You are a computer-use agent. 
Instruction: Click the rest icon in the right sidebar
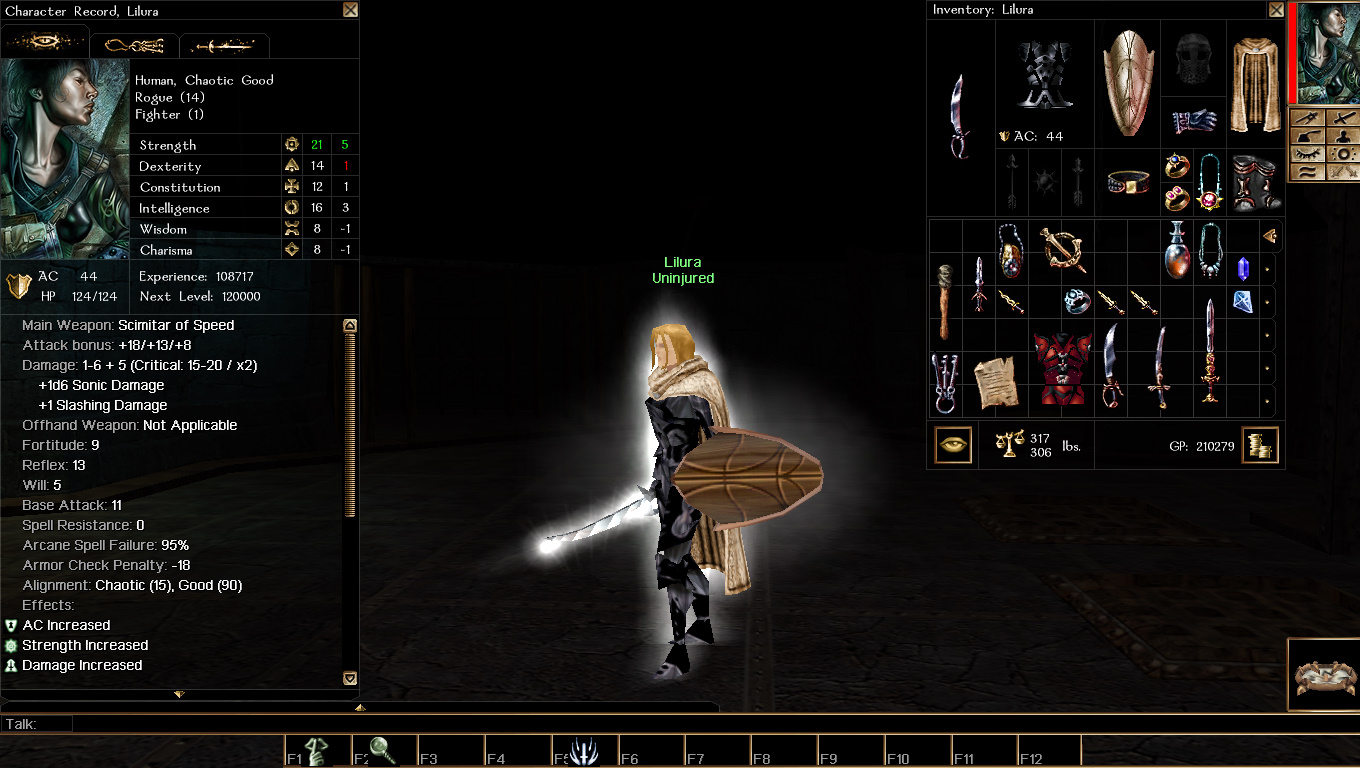point(1308,136)
